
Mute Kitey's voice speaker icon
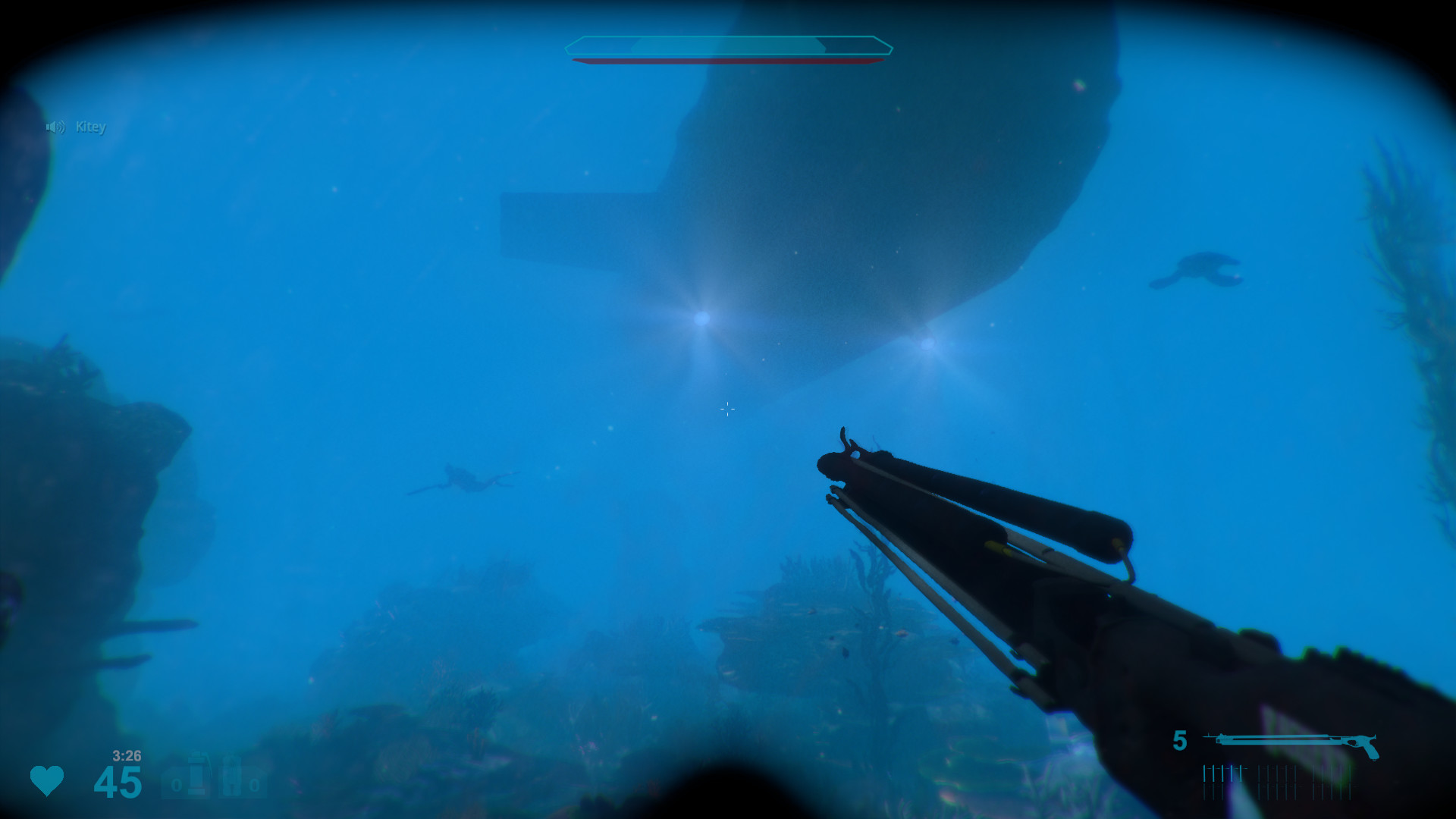tap(54, 127)
